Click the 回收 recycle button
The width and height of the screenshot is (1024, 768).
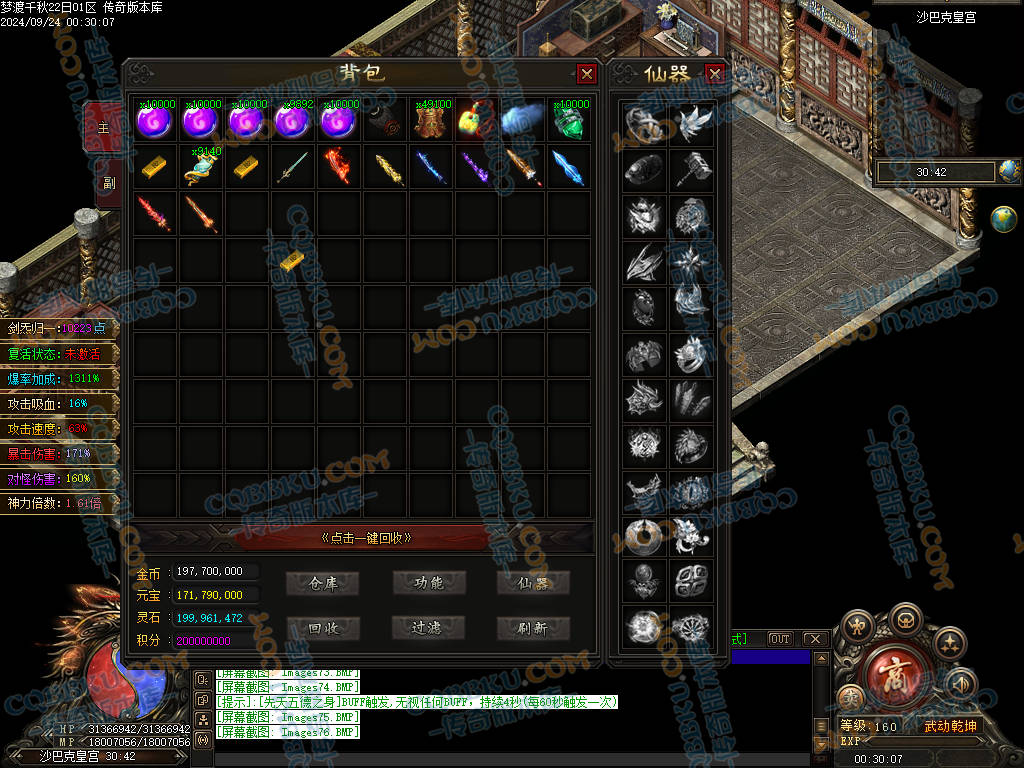[322, 628]
